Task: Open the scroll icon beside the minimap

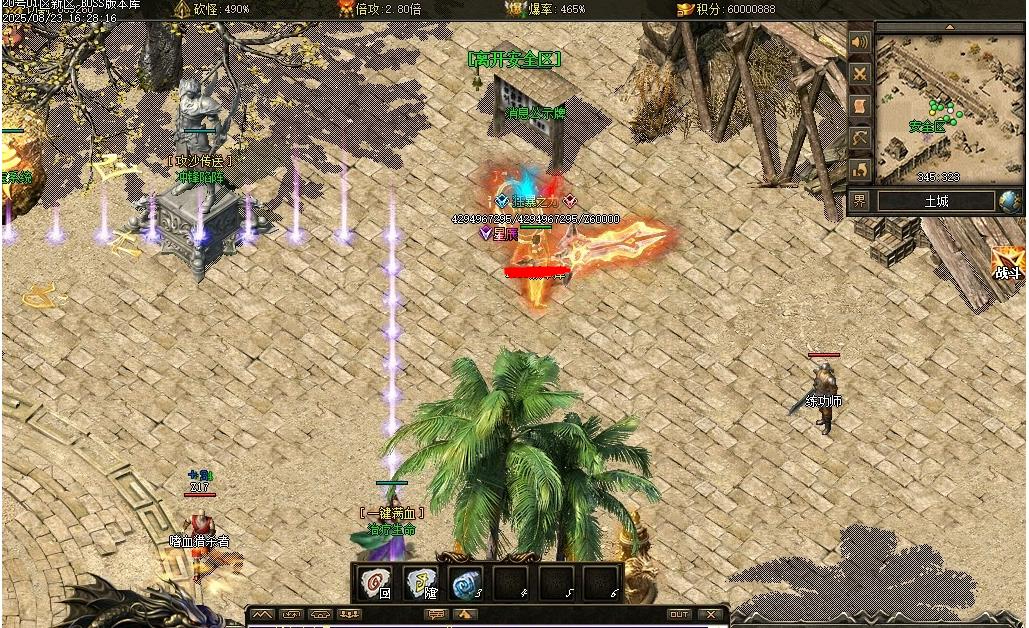Action: tap(859, 105)
